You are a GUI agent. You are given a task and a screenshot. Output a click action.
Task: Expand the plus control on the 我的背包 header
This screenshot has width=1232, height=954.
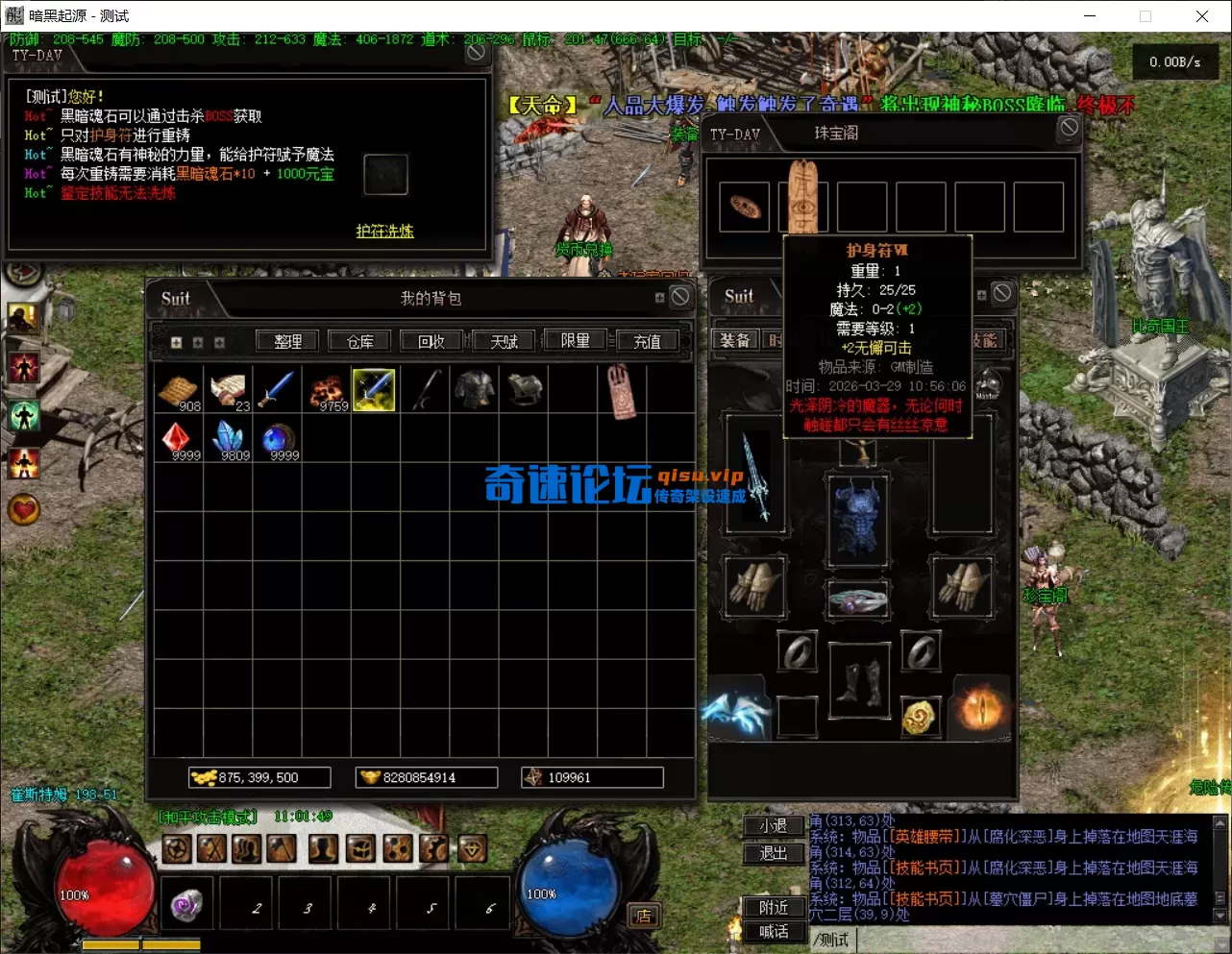[660, 299]
